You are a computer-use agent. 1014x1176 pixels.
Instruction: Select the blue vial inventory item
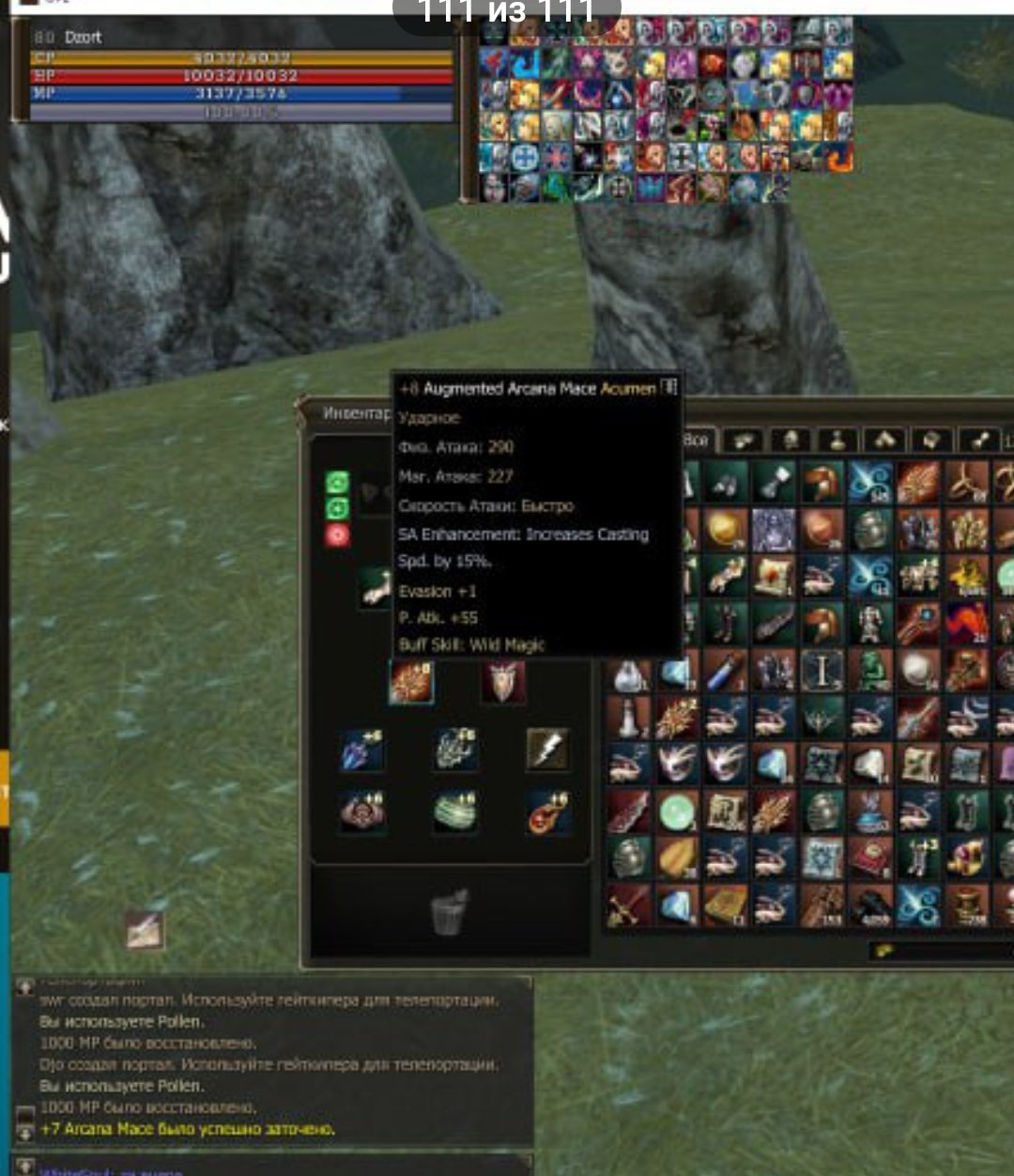[725, 671]
